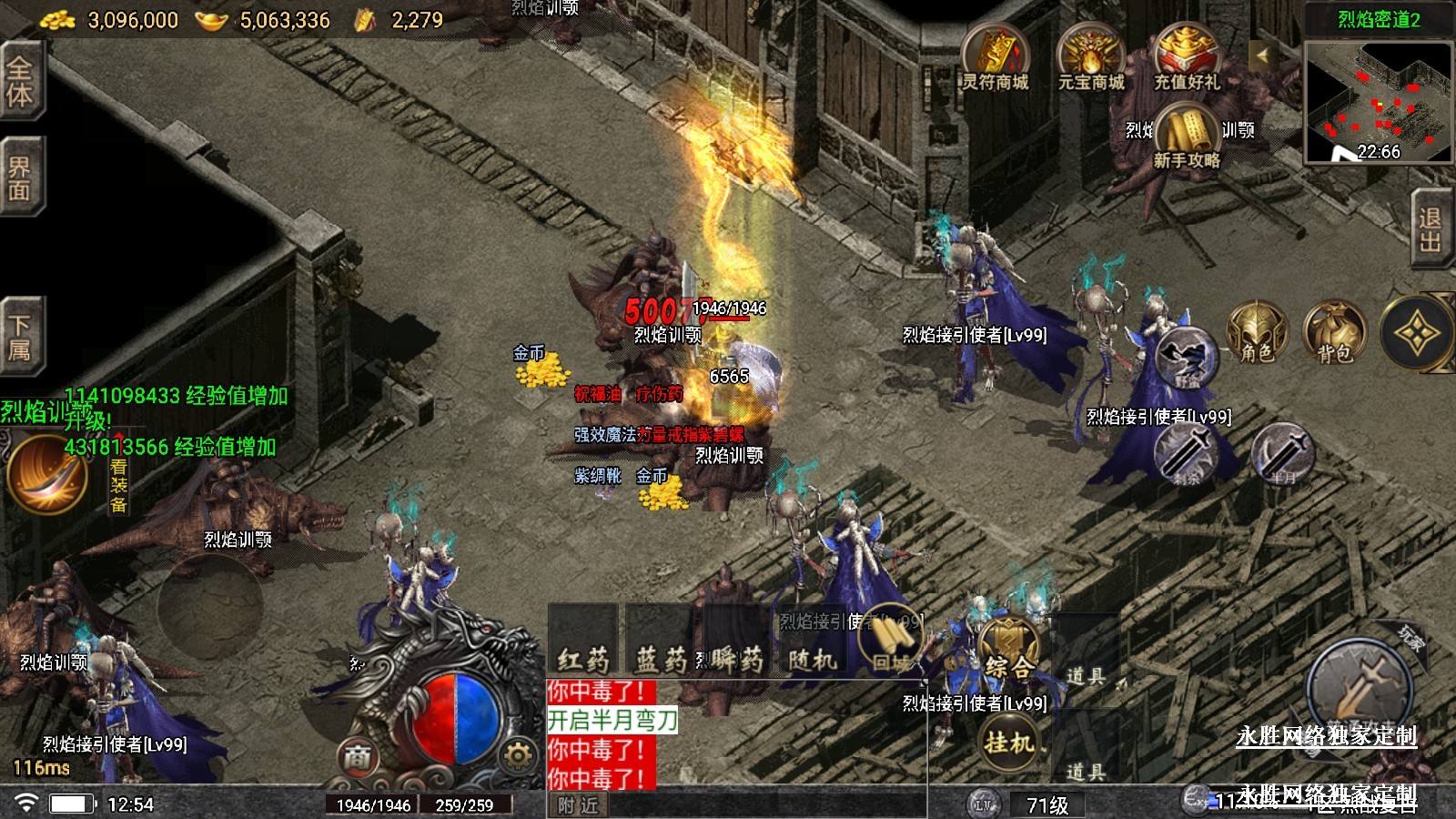Switch to the 界面 tab
This screenshot has height=819, width=1456.
point(20,177)
